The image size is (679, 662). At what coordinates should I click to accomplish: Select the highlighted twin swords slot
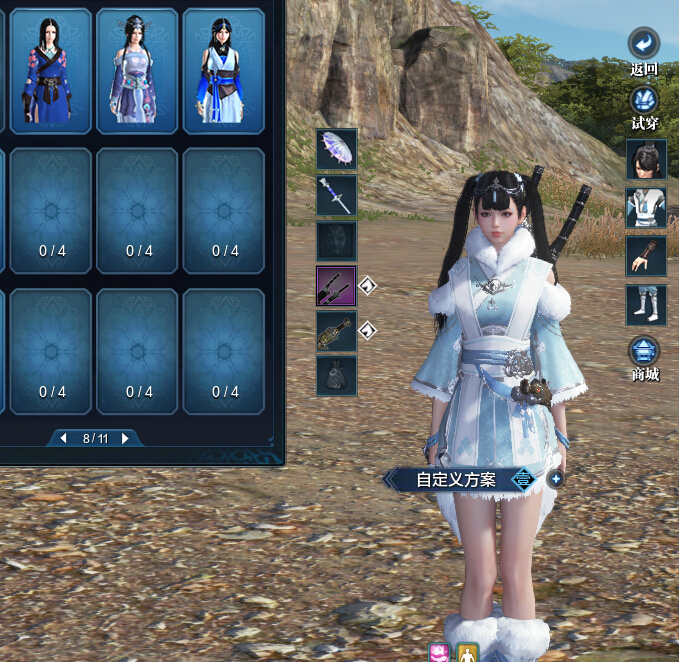click(337, 286)
